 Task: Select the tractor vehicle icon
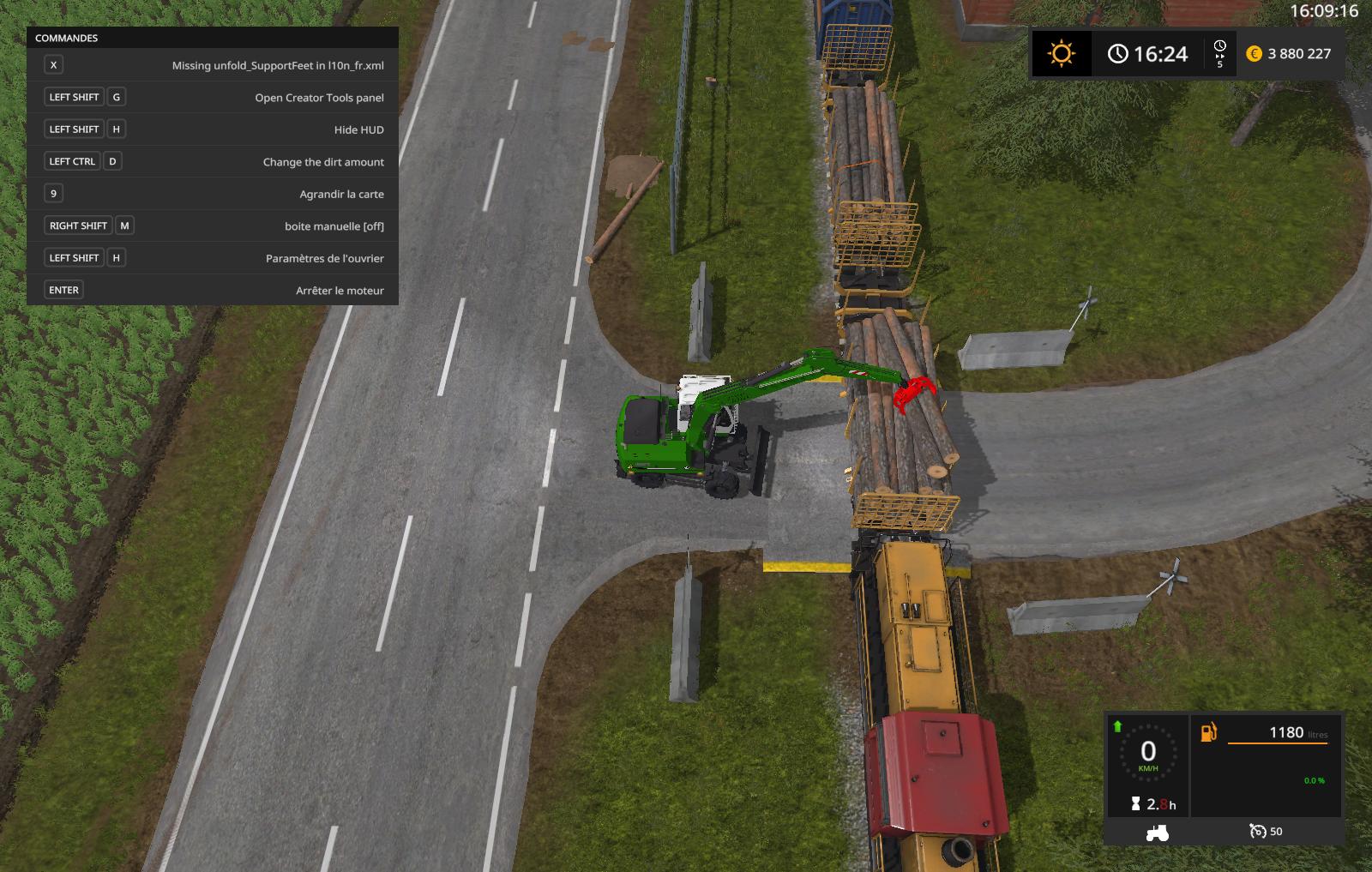1157,832
